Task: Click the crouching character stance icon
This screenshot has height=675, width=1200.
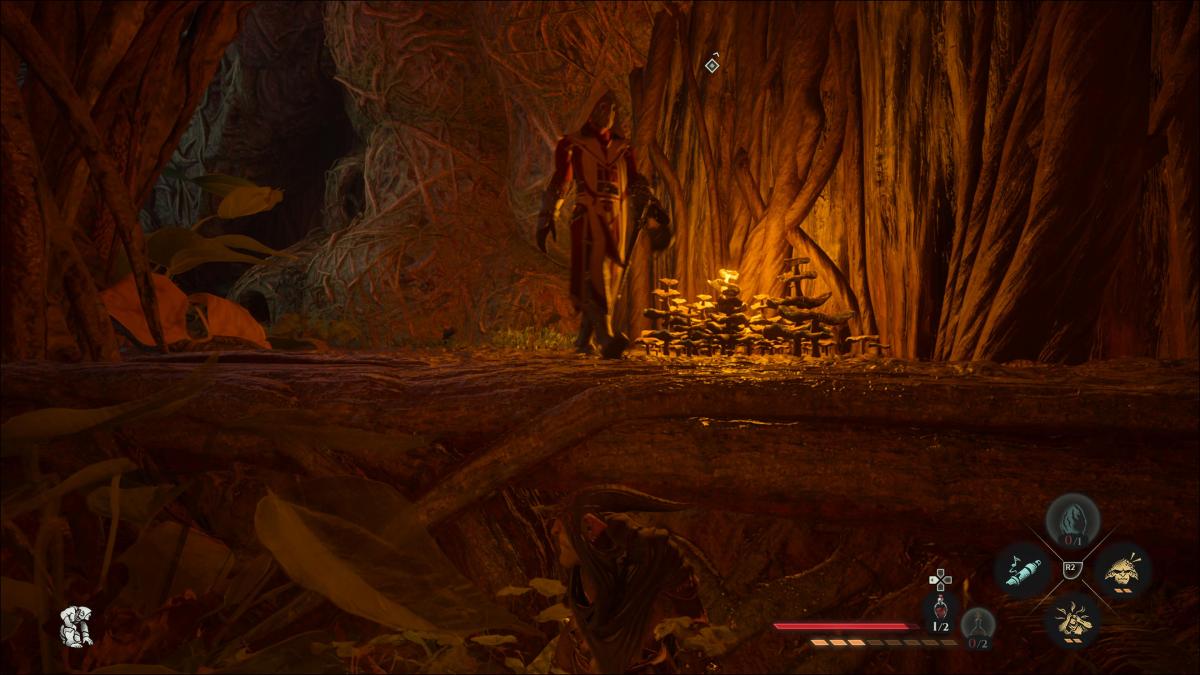Action: [x=76, y=626]
